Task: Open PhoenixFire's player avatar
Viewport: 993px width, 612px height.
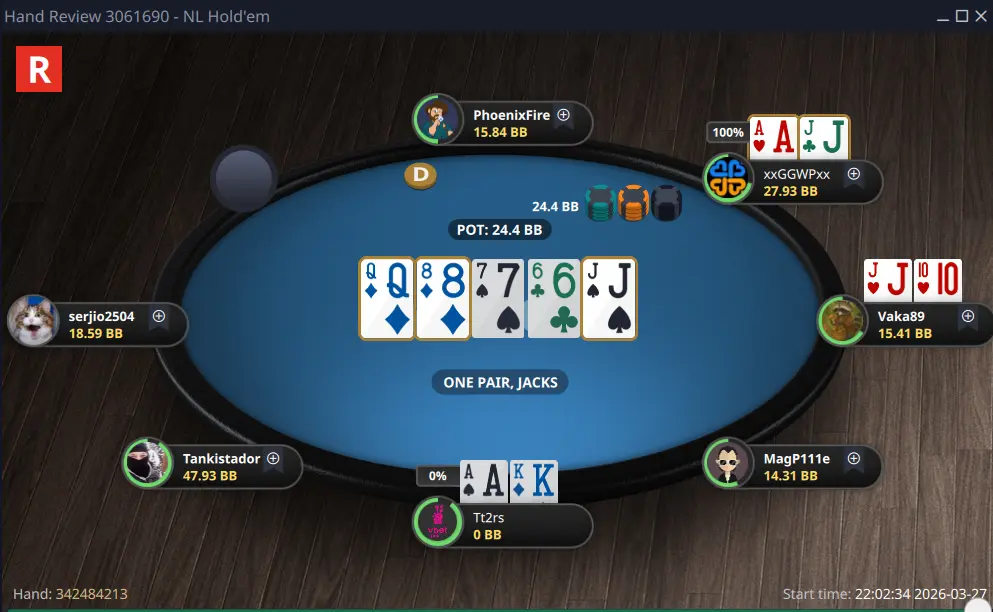Action: pyautogui.click(x=437, y=120)
